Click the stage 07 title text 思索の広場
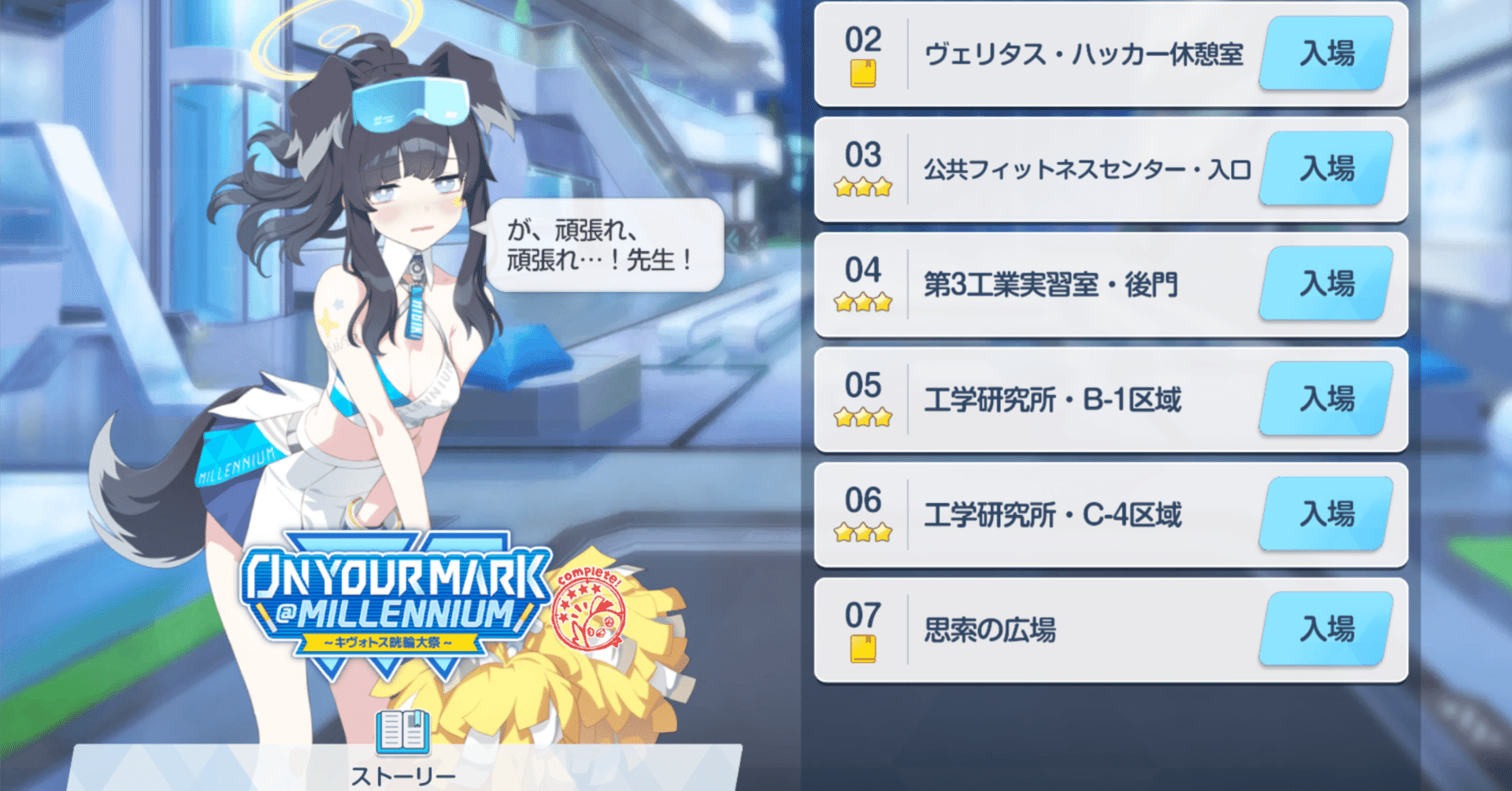Viewport: 1512px width, 791px height. [991, 630]
